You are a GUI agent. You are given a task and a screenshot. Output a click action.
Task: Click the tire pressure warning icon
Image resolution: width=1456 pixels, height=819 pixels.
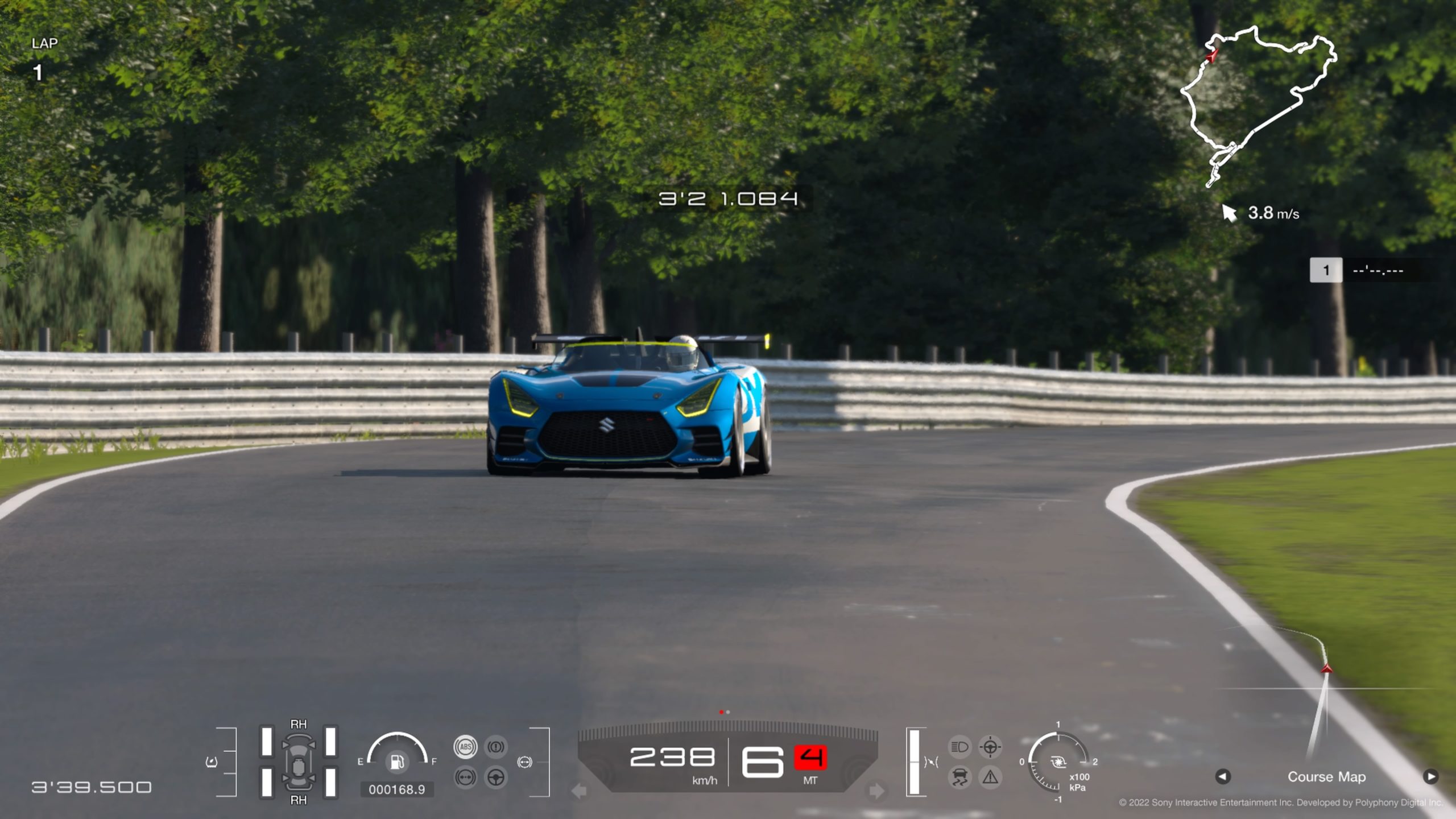pos(212,762)
